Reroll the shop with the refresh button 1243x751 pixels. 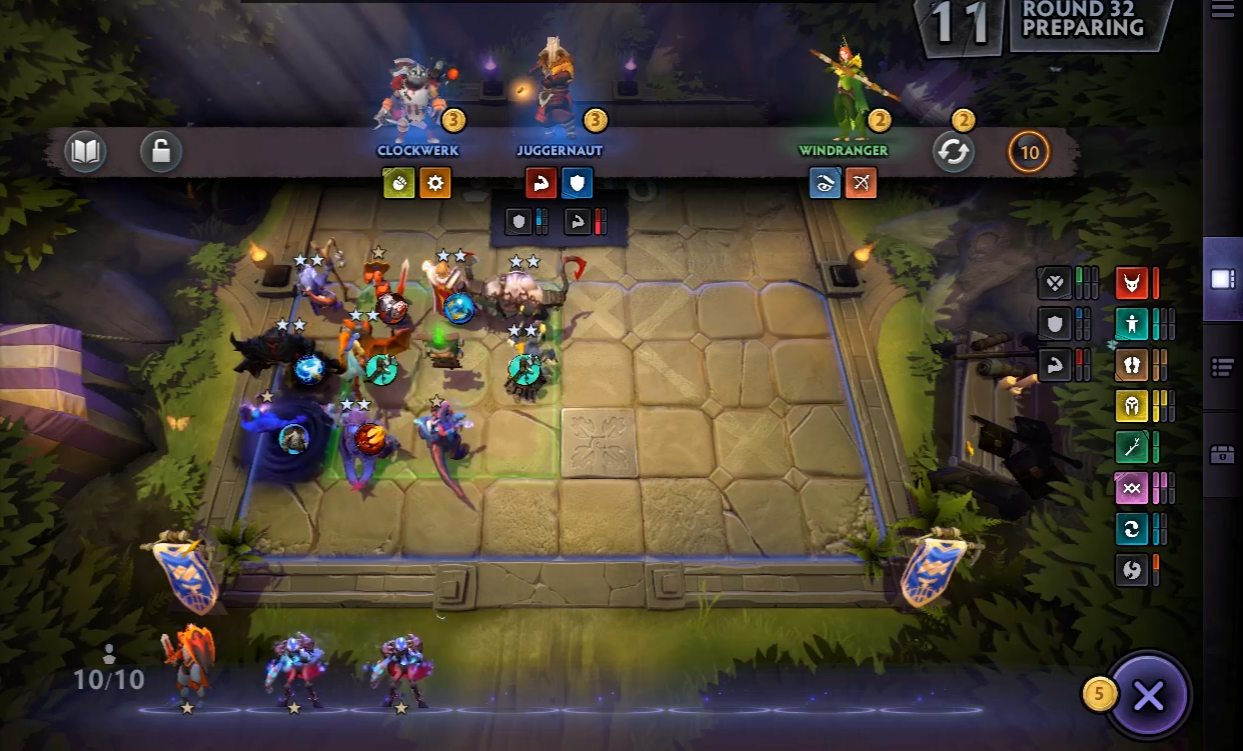953,153
